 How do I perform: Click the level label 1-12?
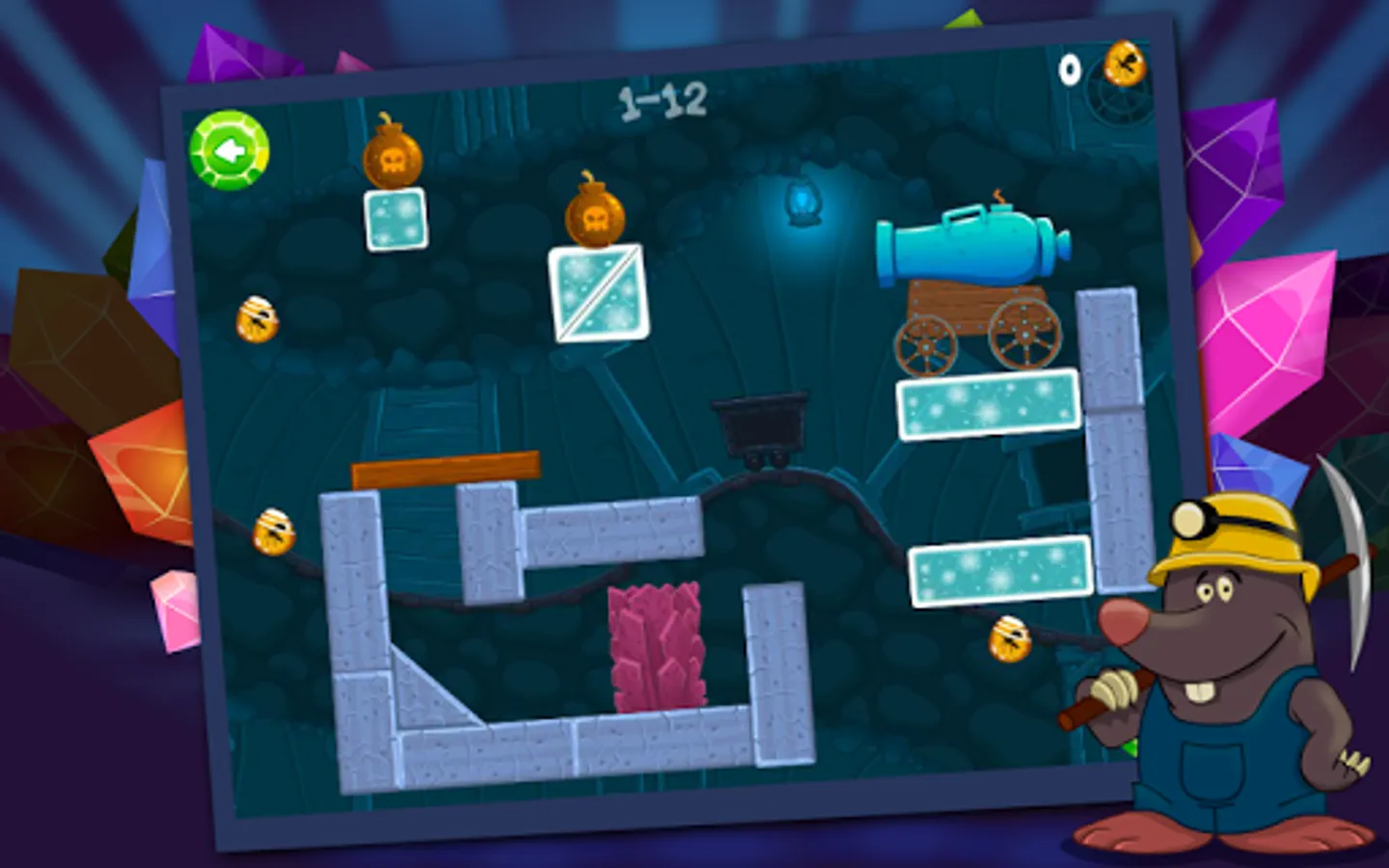pyautogui.click(x=664, y=101)
